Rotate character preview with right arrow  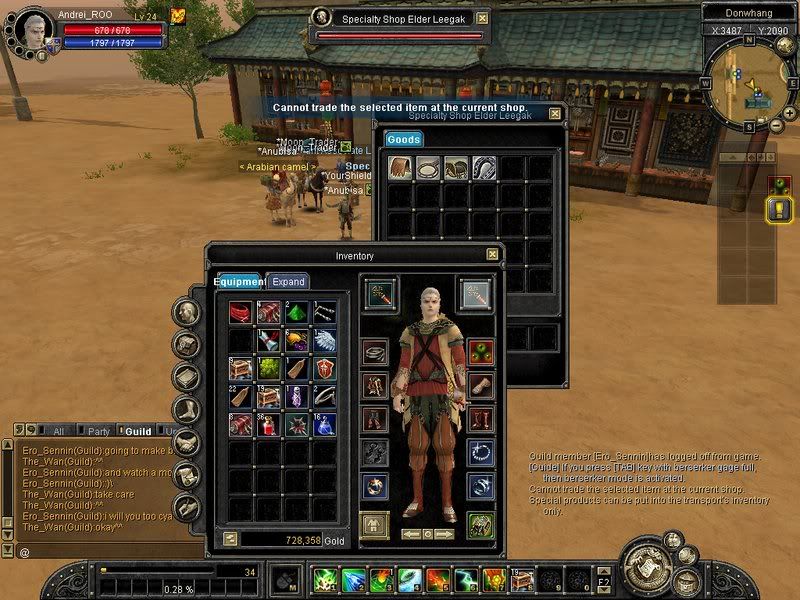(445, 534)
